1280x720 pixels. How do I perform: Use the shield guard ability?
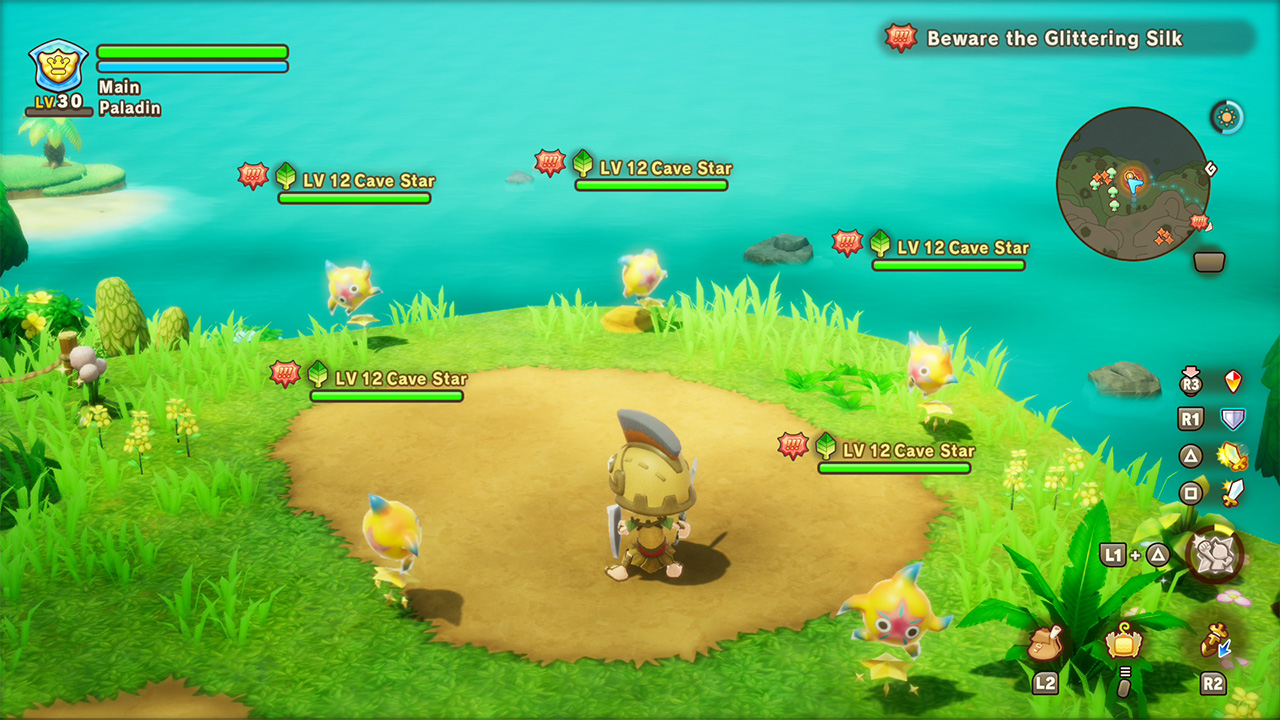point(1233,419)
